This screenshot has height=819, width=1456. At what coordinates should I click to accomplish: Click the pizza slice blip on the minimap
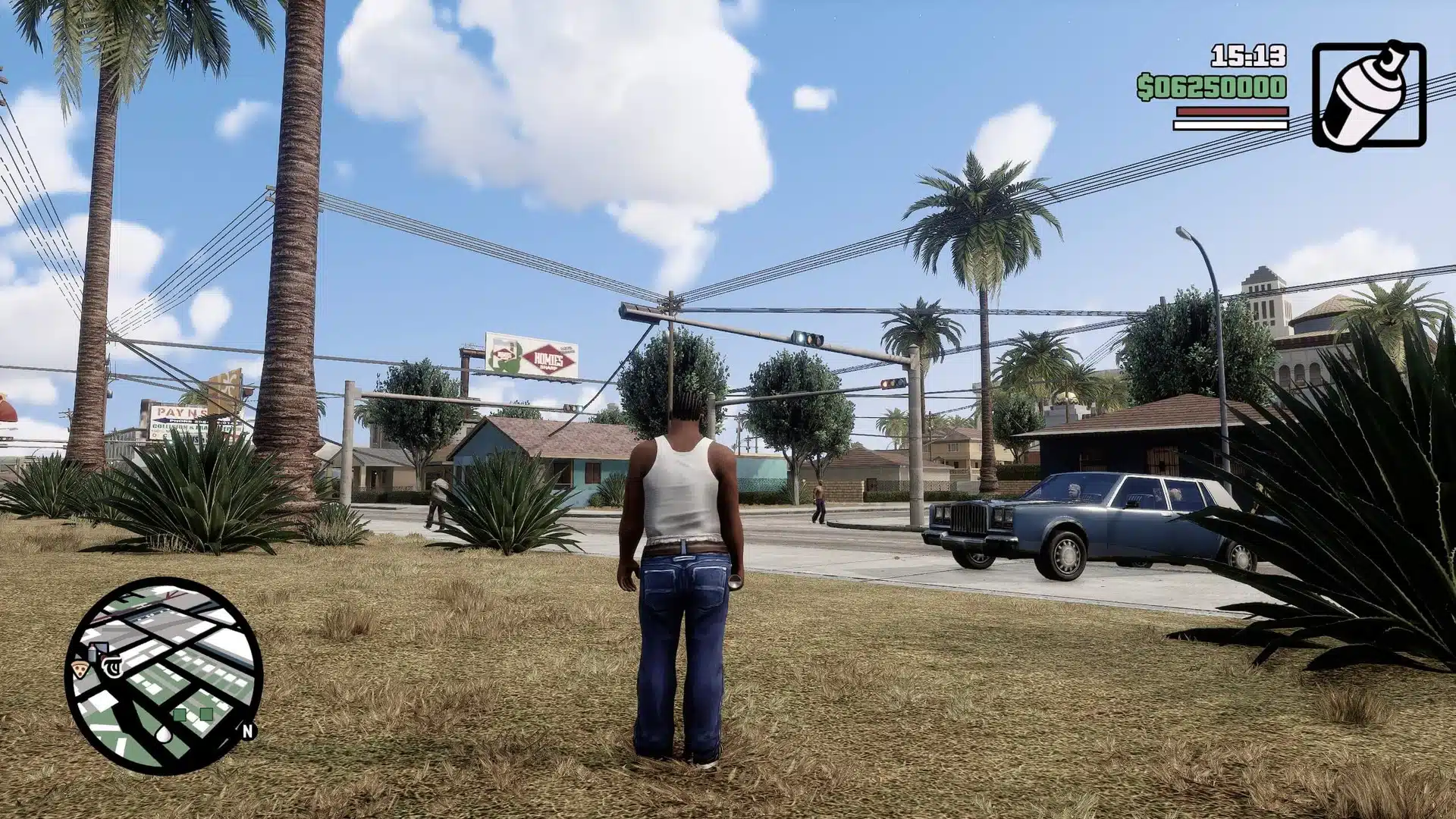(x=80, y=668)
